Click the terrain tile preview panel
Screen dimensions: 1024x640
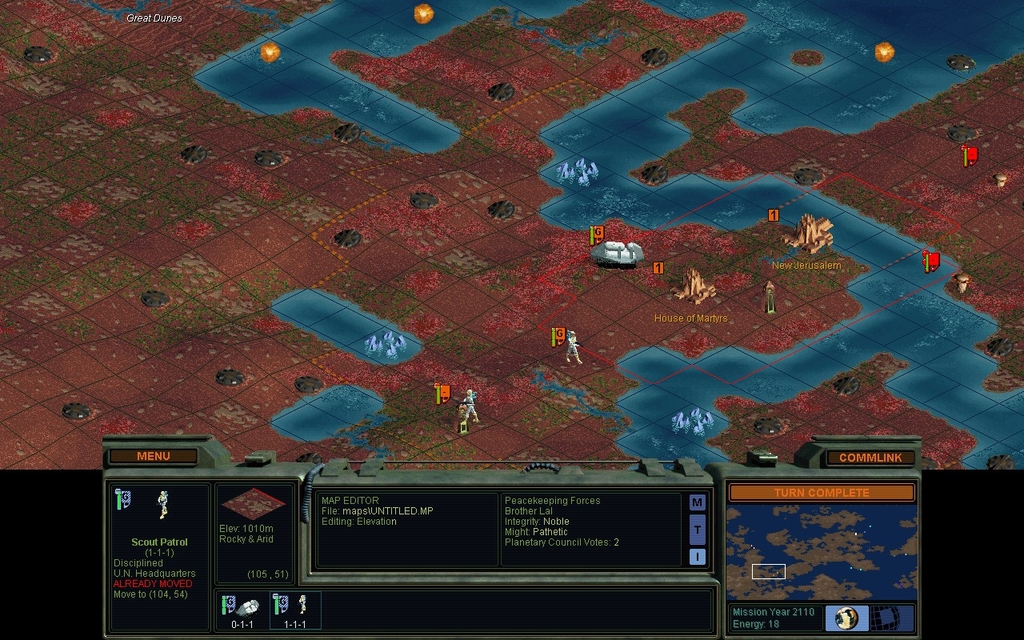(254, 505)
